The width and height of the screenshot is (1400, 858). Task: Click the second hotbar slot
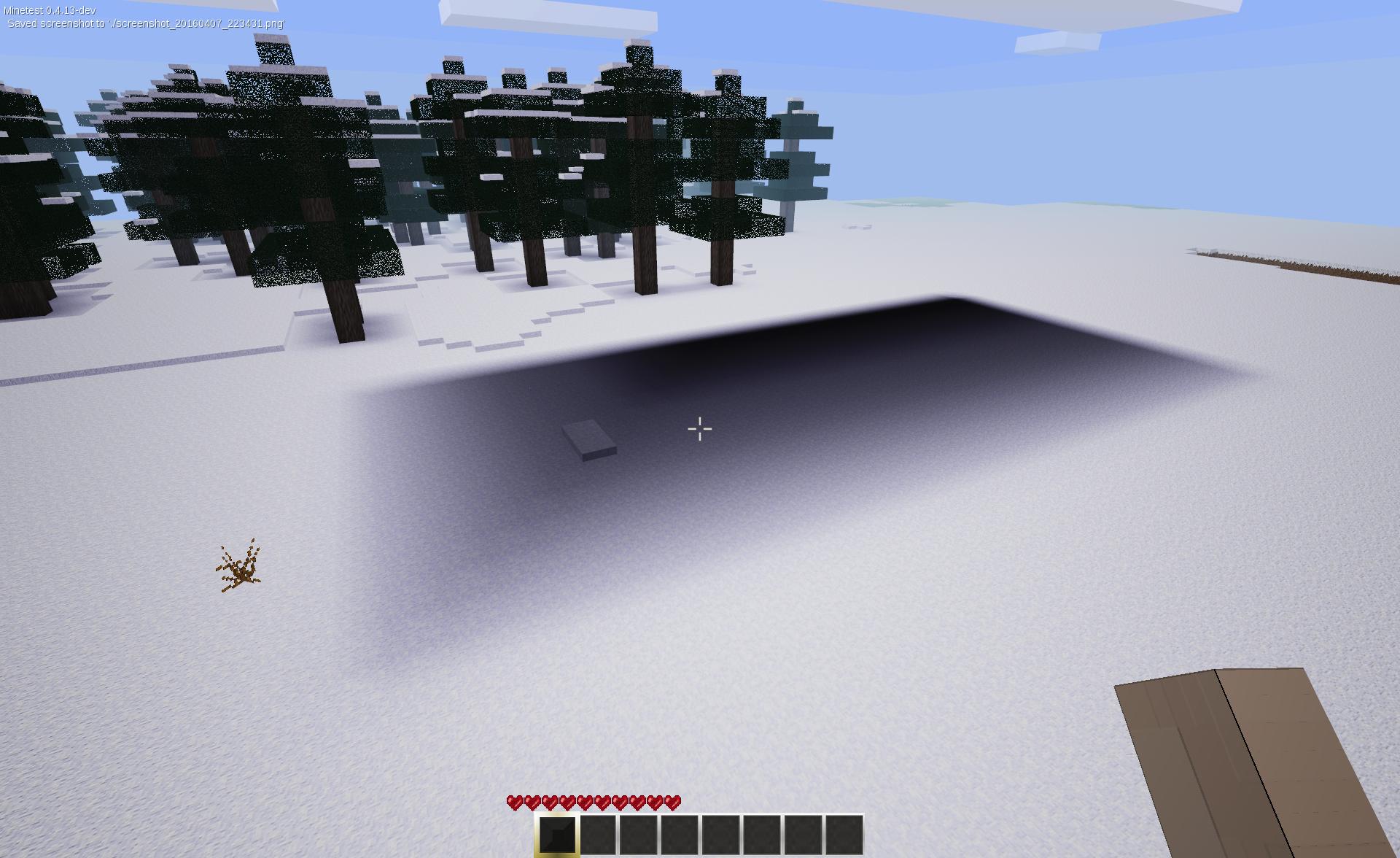coord(599,832)
